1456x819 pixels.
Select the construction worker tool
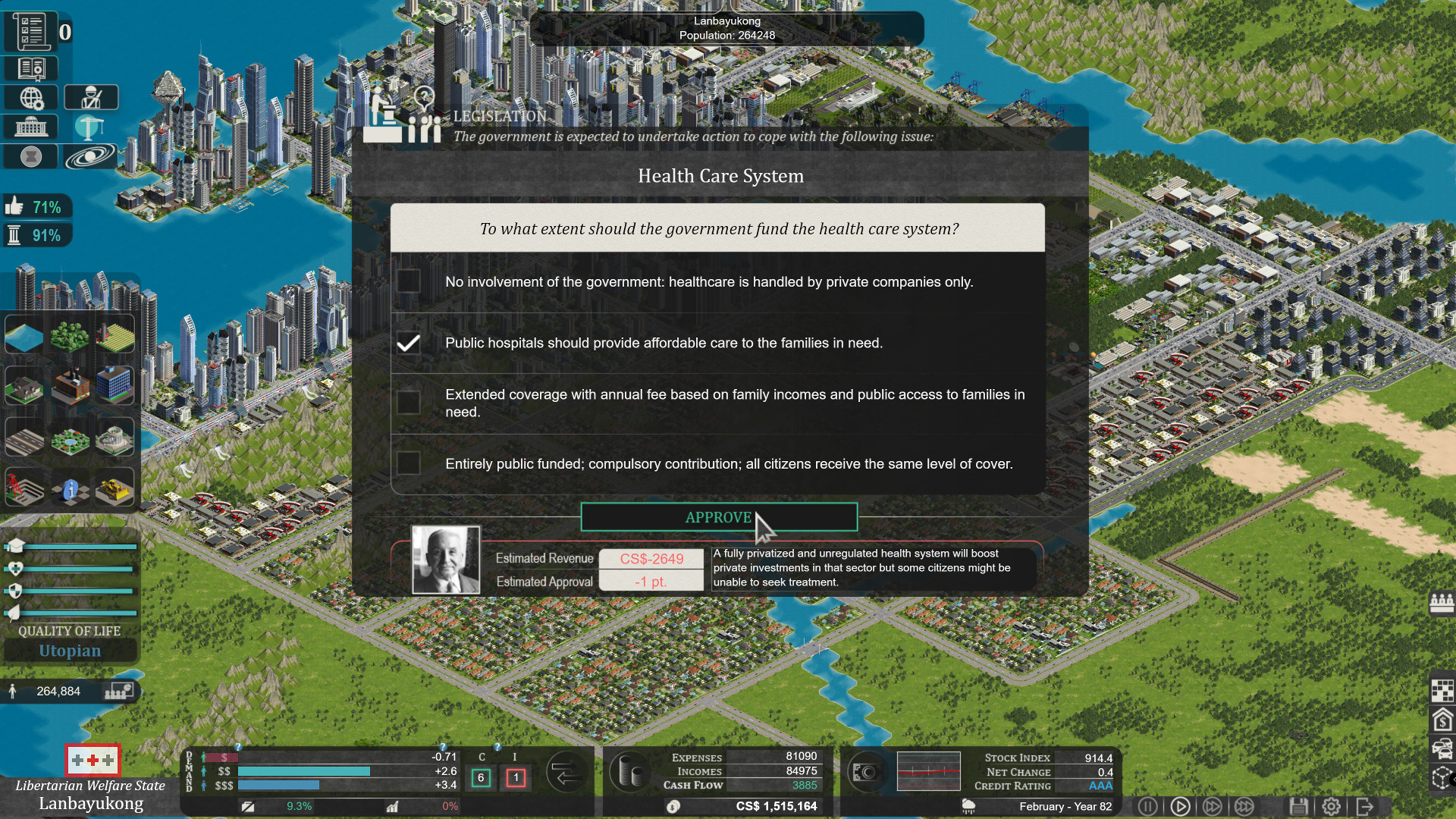(91, 96)
